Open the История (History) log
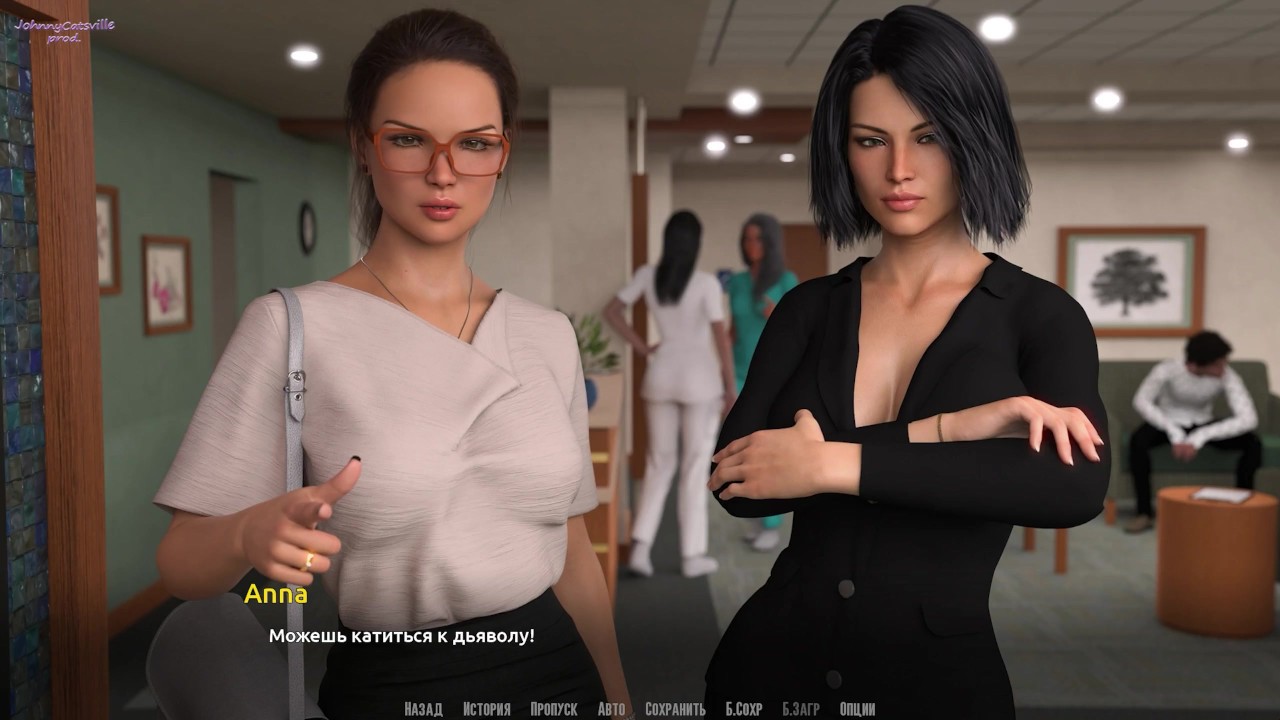Viewport: 1280px width, 720px height. tap(486, 709)
